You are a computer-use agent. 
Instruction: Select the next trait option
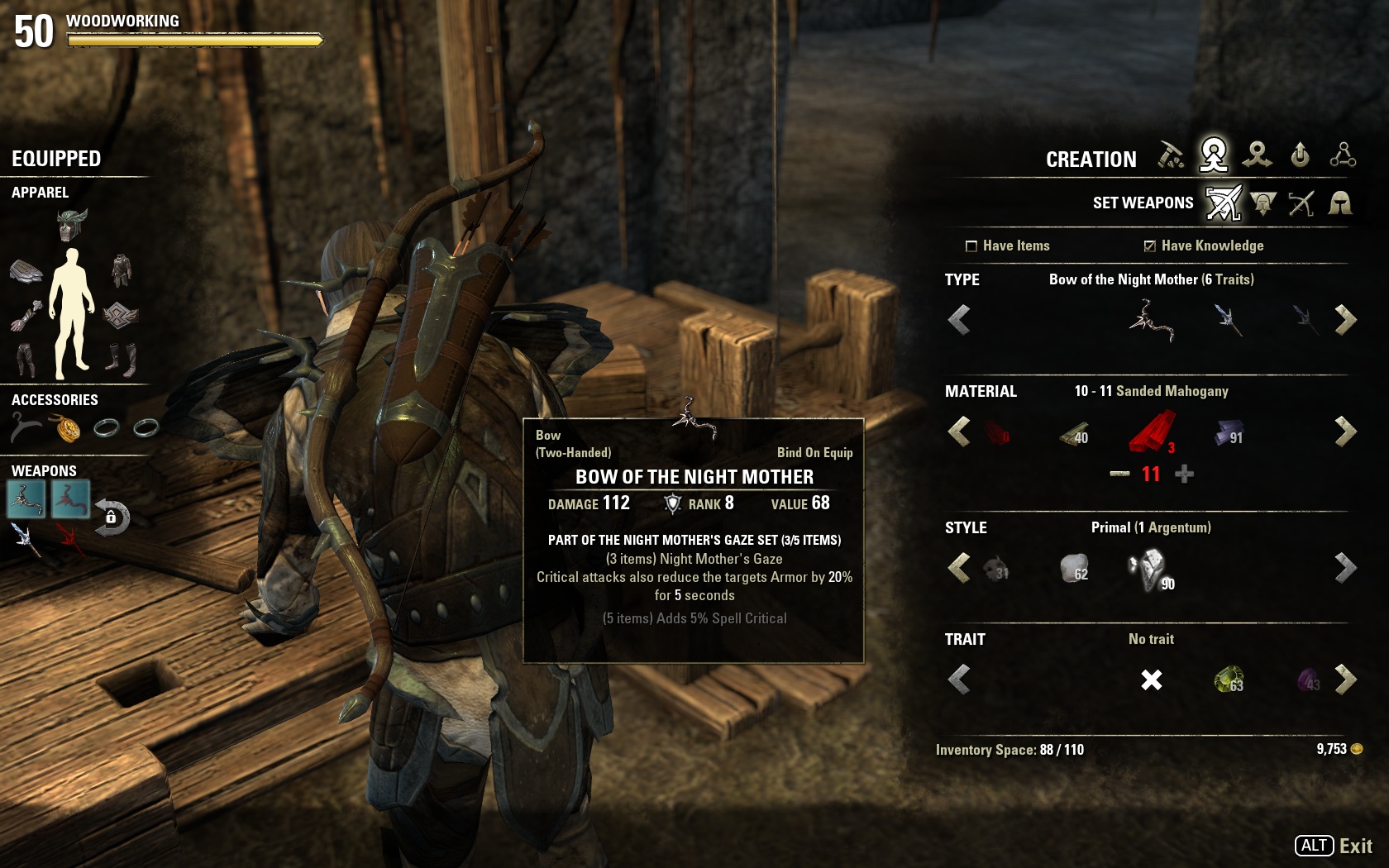pyautogui.click(x=1345, y=680)
